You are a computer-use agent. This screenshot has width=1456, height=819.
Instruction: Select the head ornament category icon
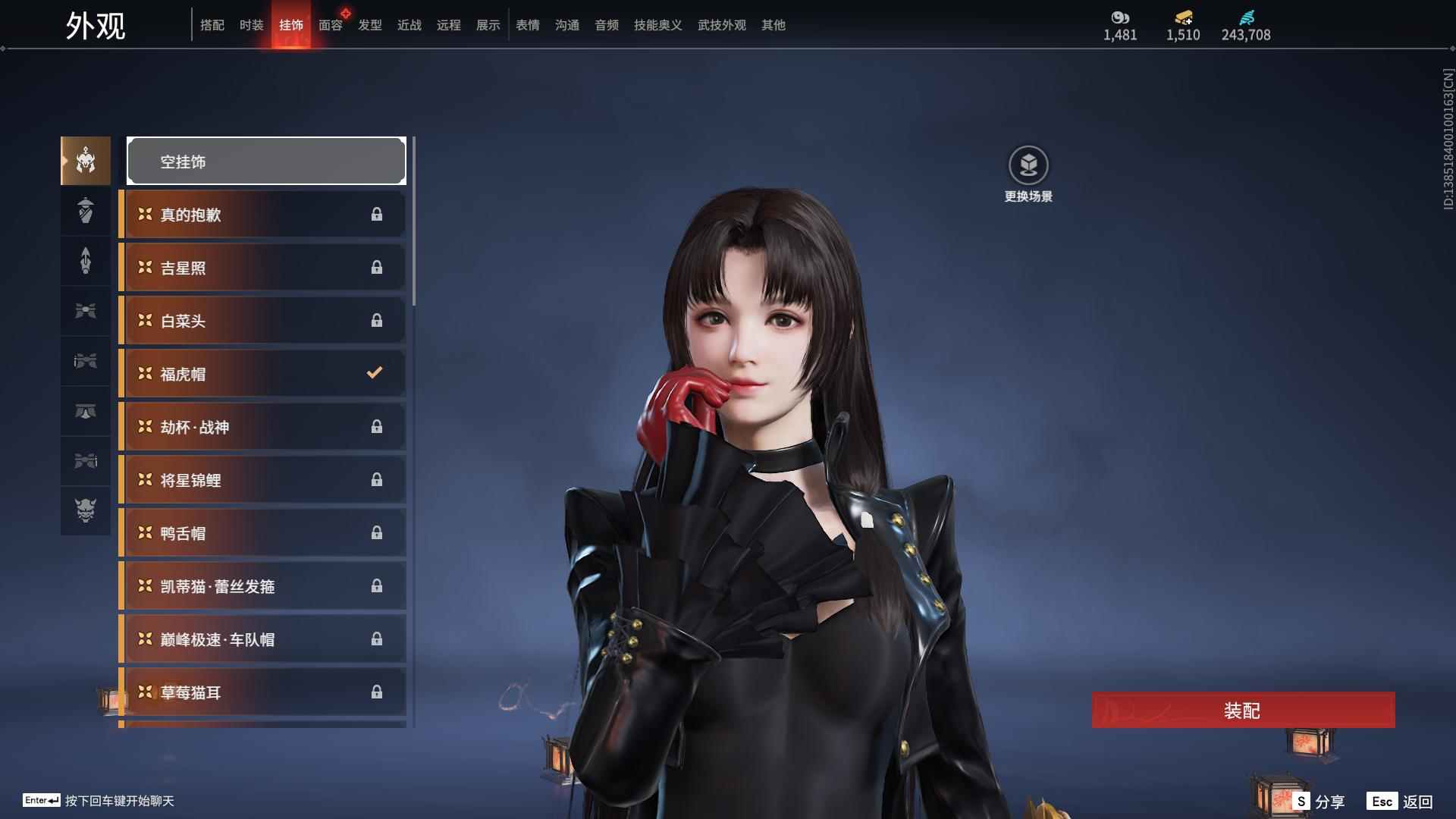(85, 160)
